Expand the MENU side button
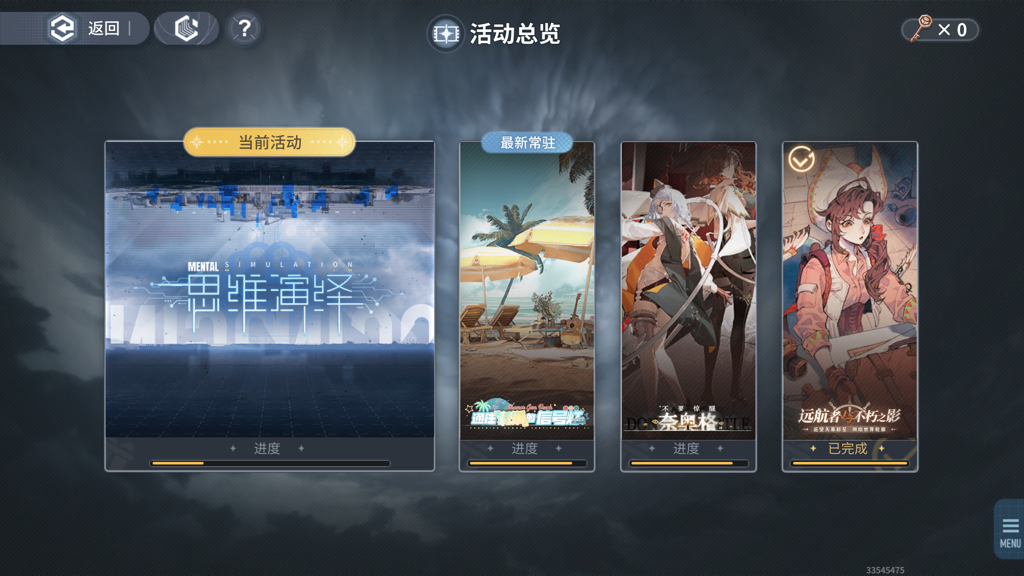 click(x=1009, y=530)
